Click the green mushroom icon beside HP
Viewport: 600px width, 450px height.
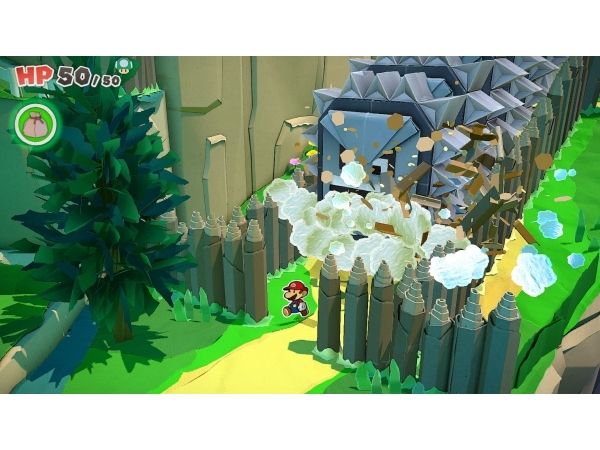click(x=123, y=67)
